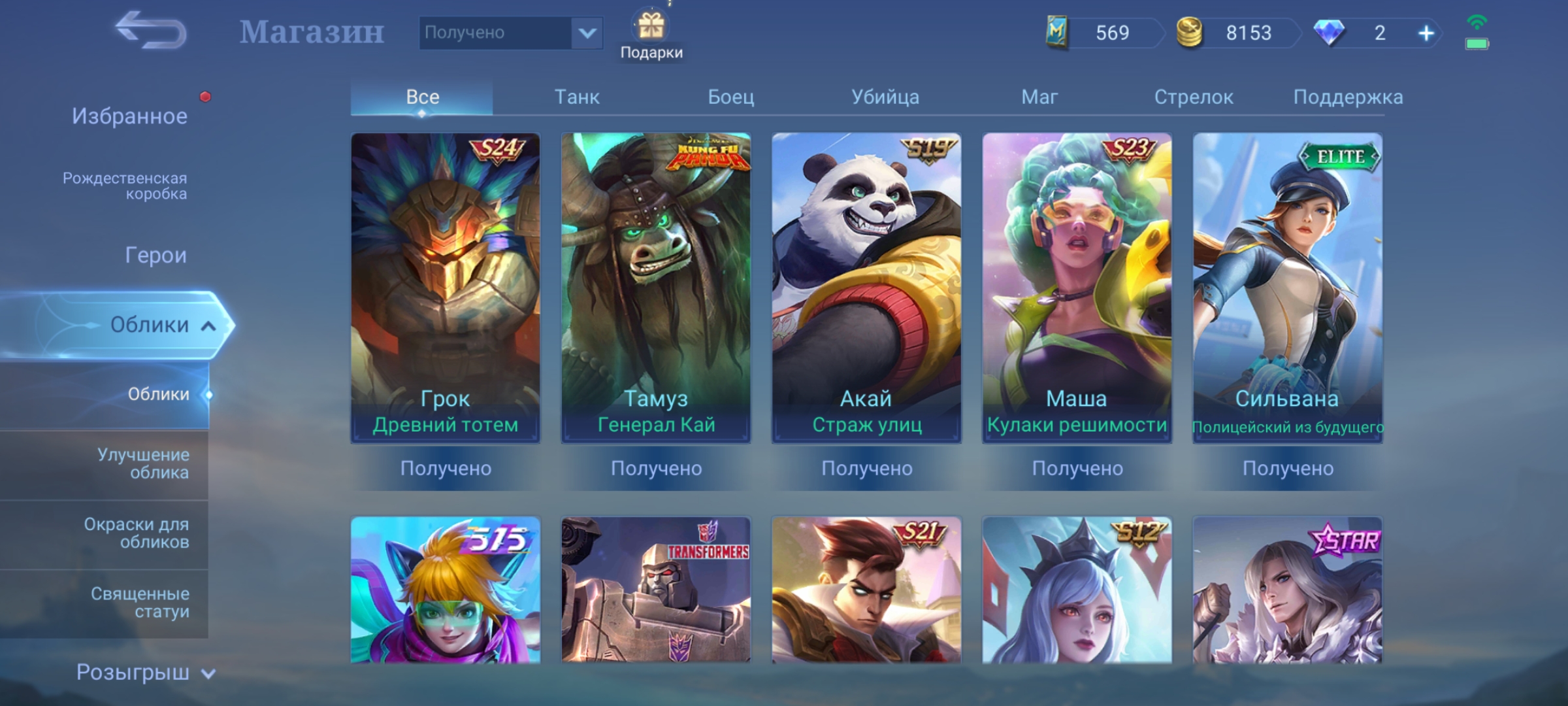1568x706 pixels.
Task: Open the Поддержка tab
Action: click(1347, 97)
